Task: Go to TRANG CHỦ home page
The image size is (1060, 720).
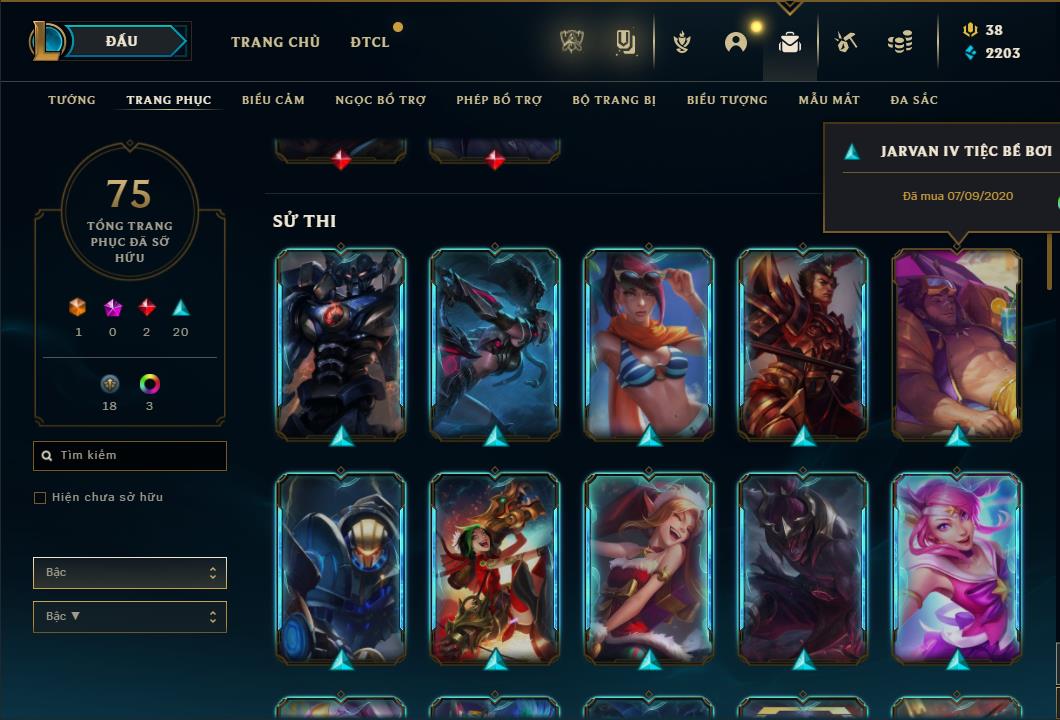Action: (x=275, y=42)
